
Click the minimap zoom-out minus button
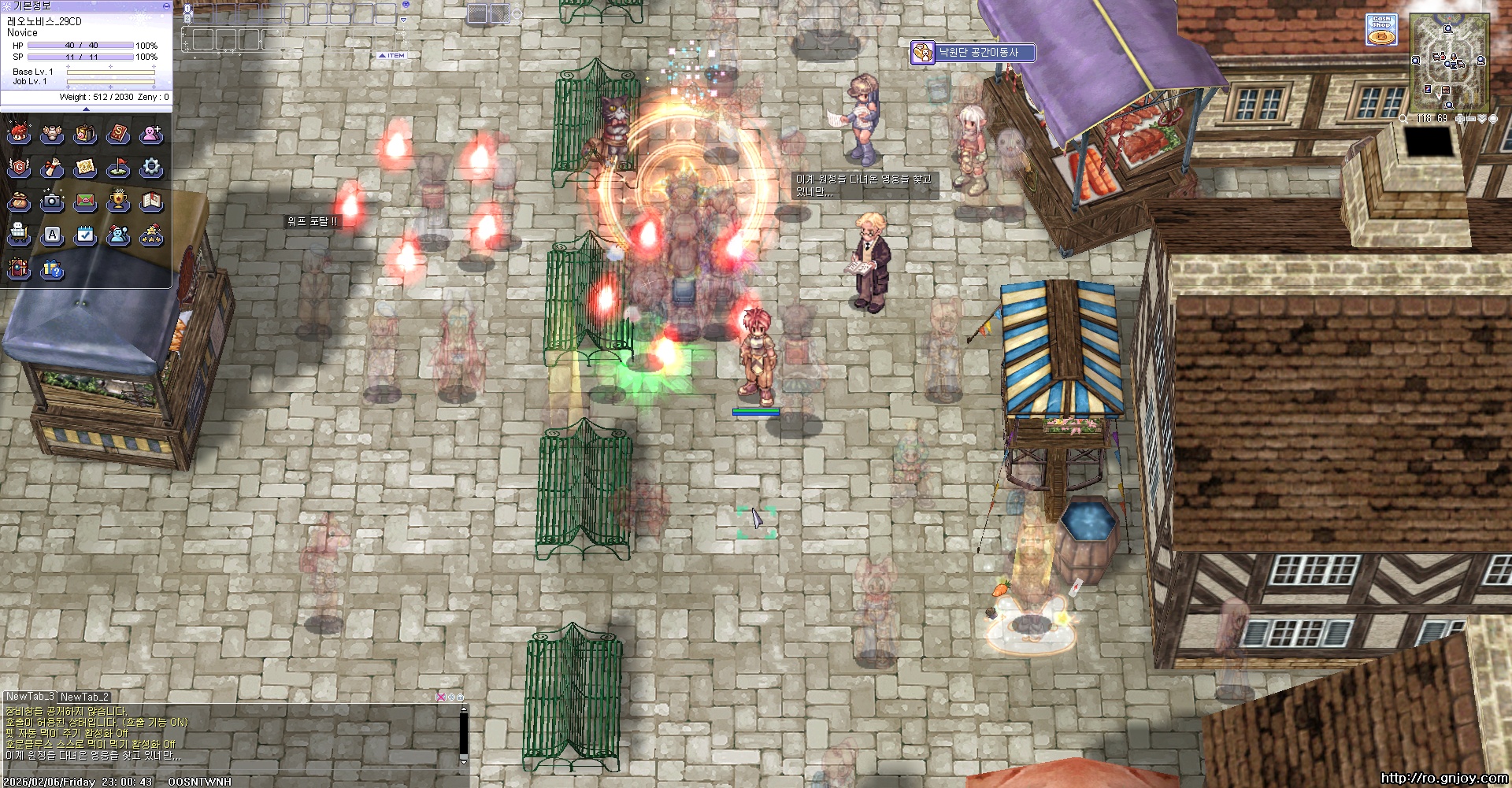coord(1469,119)
